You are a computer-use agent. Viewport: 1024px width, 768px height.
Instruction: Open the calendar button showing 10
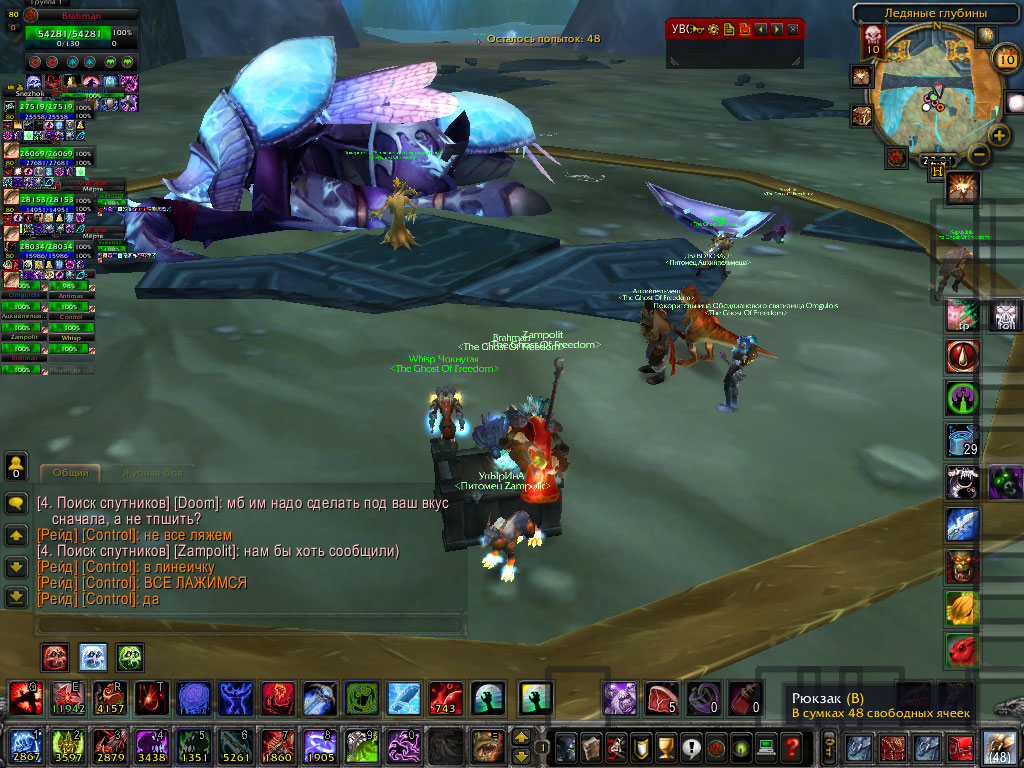(x=1005, y=59)
